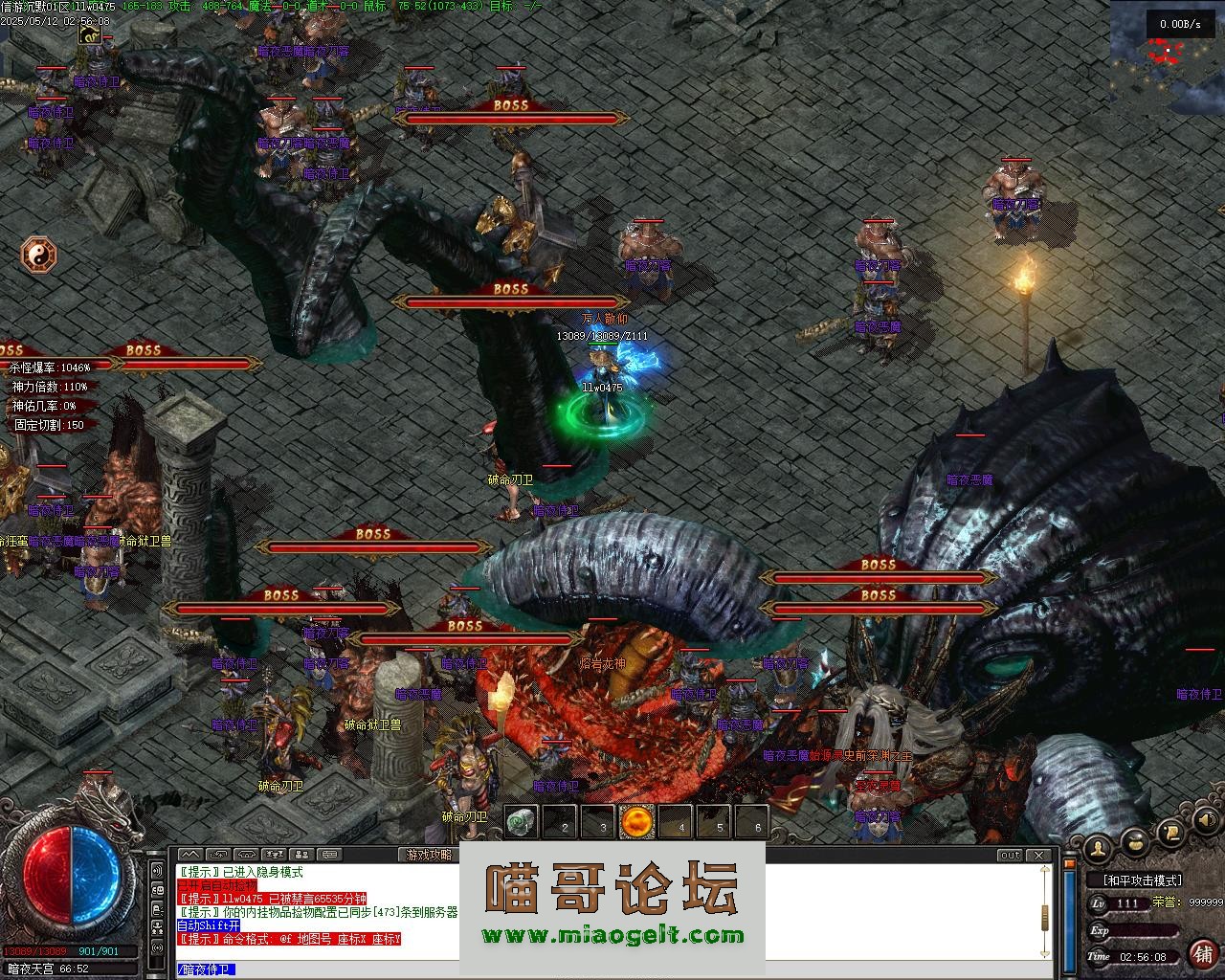Open the yin-yang bagua icon
The width and height of the screenshot is (1225, 980).
[x=39, y=256]
